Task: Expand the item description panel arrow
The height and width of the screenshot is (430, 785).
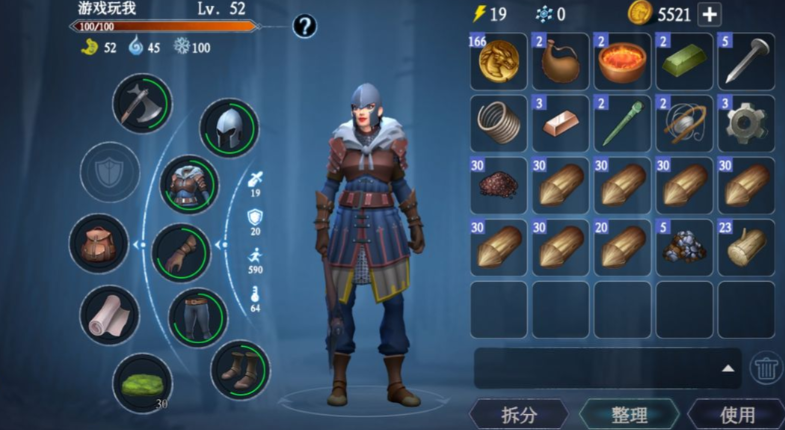Action: (x=728, y=368)
